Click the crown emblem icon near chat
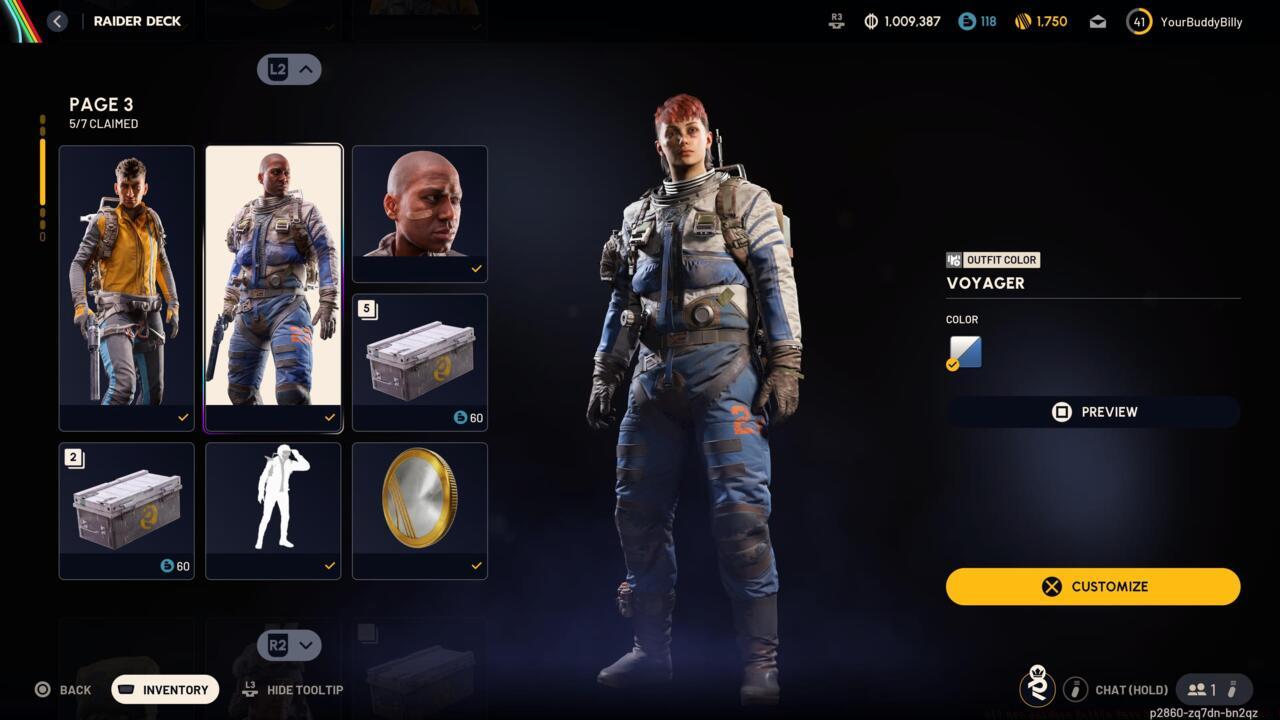The image size is (1280, 720). click(x=1037, y=689)
